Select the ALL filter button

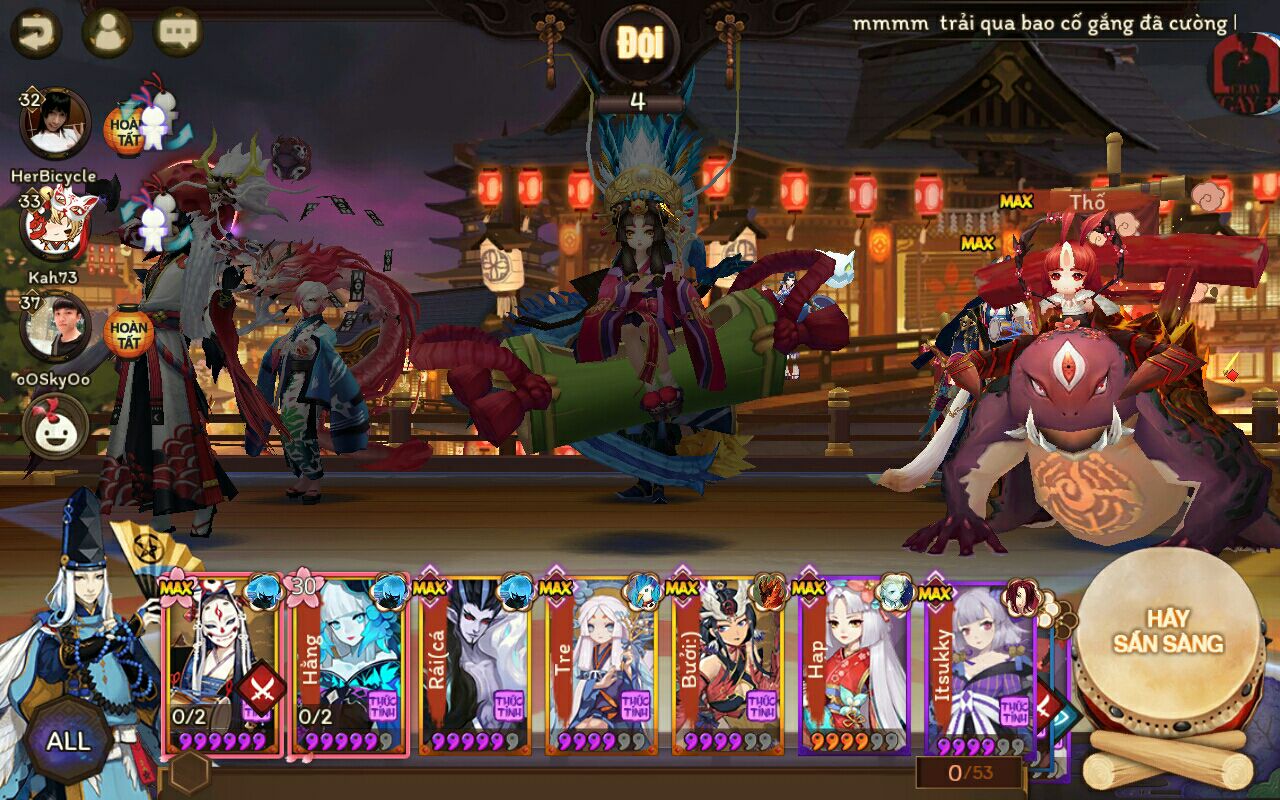point(68,741)
